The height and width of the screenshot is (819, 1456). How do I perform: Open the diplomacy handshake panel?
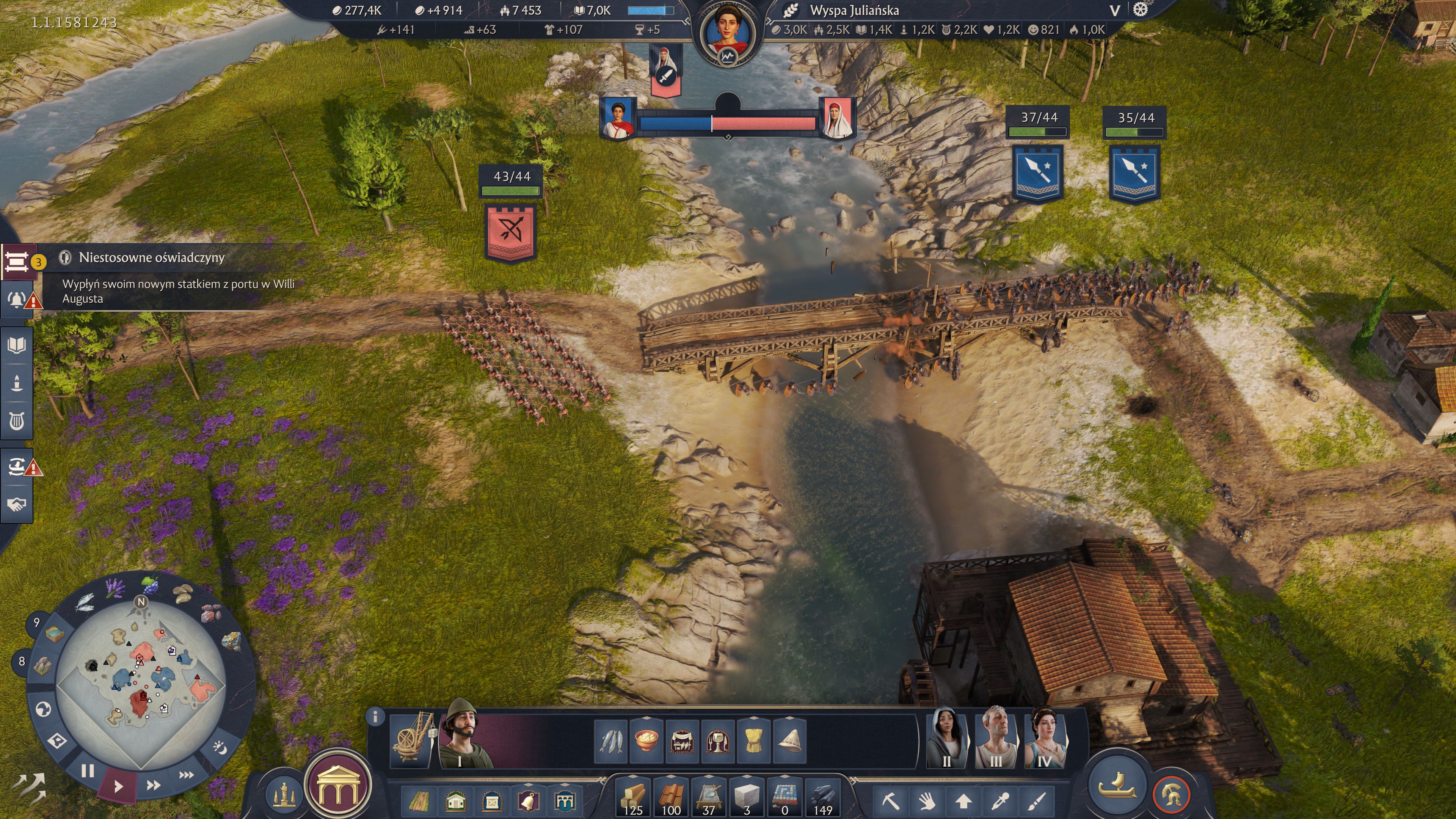click(x=17, y=504)
